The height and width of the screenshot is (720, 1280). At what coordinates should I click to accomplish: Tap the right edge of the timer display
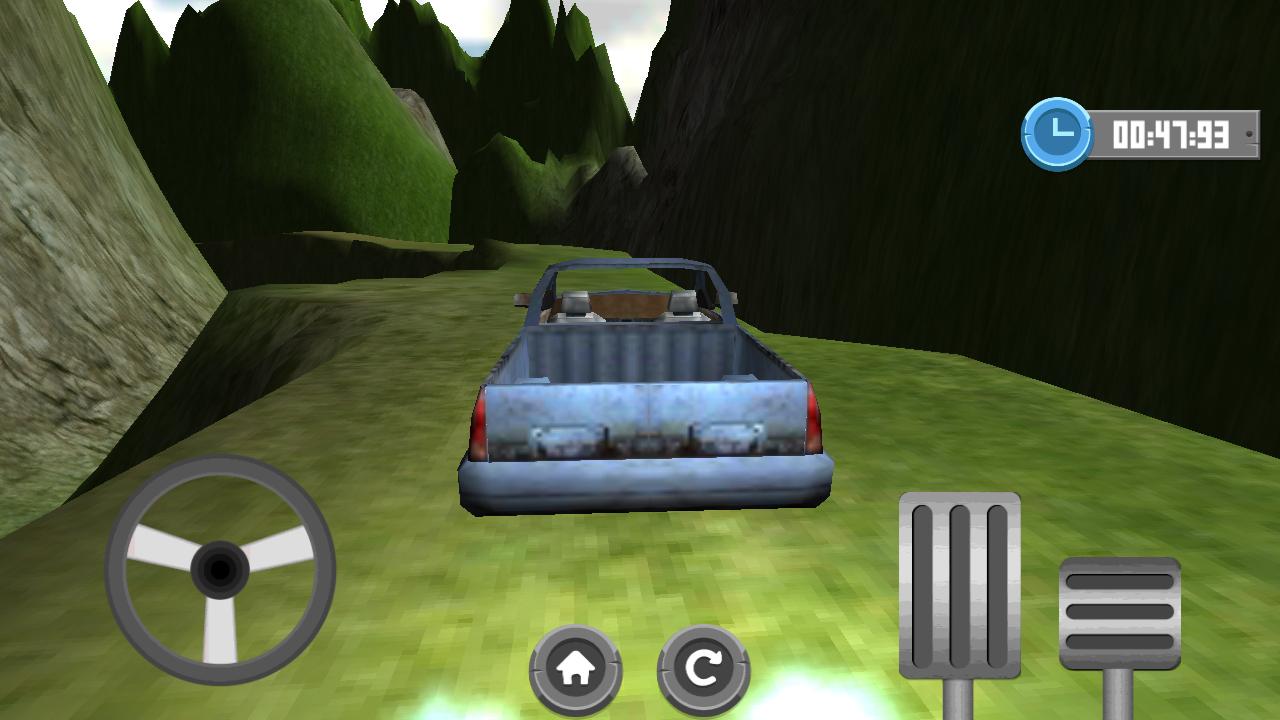[1250, 135]
